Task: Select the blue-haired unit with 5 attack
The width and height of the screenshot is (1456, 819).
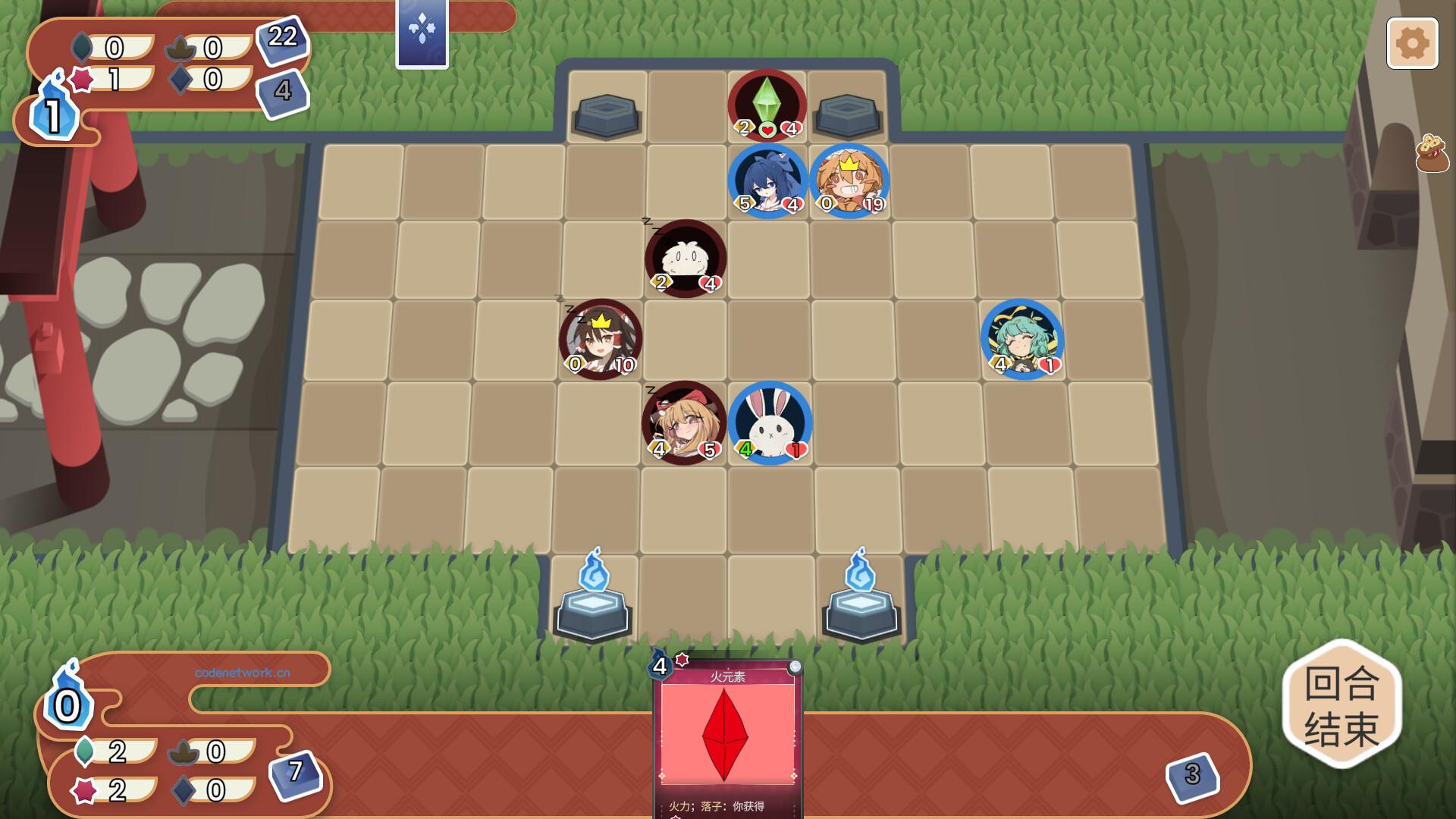Action: coord(767,180)
